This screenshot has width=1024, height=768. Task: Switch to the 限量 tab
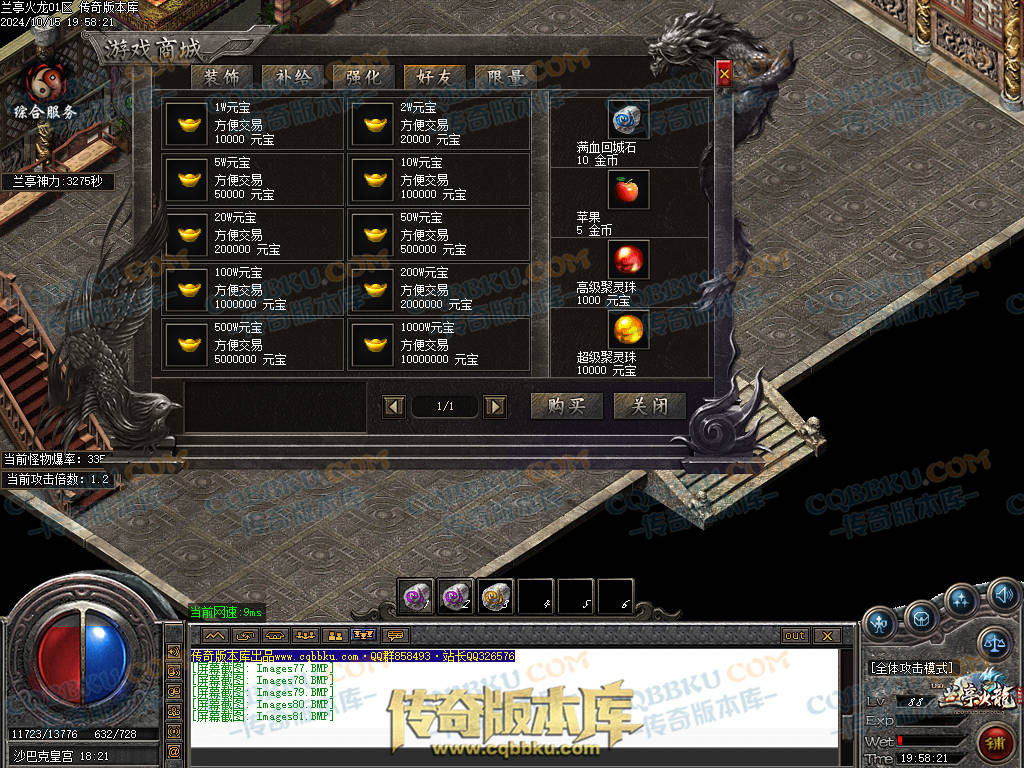[x=505, y=77]
